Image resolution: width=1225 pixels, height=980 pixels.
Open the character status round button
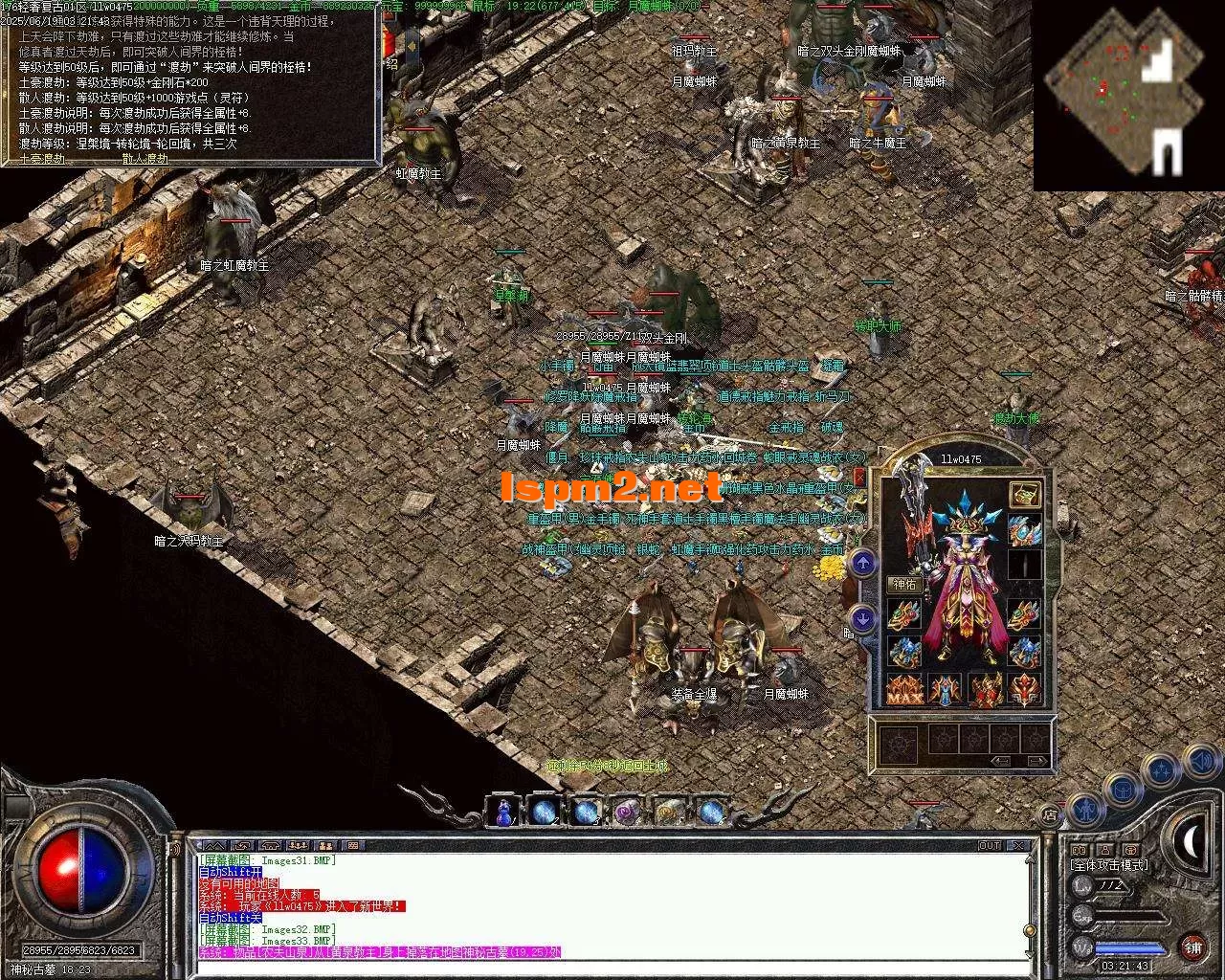point(1085,810)
